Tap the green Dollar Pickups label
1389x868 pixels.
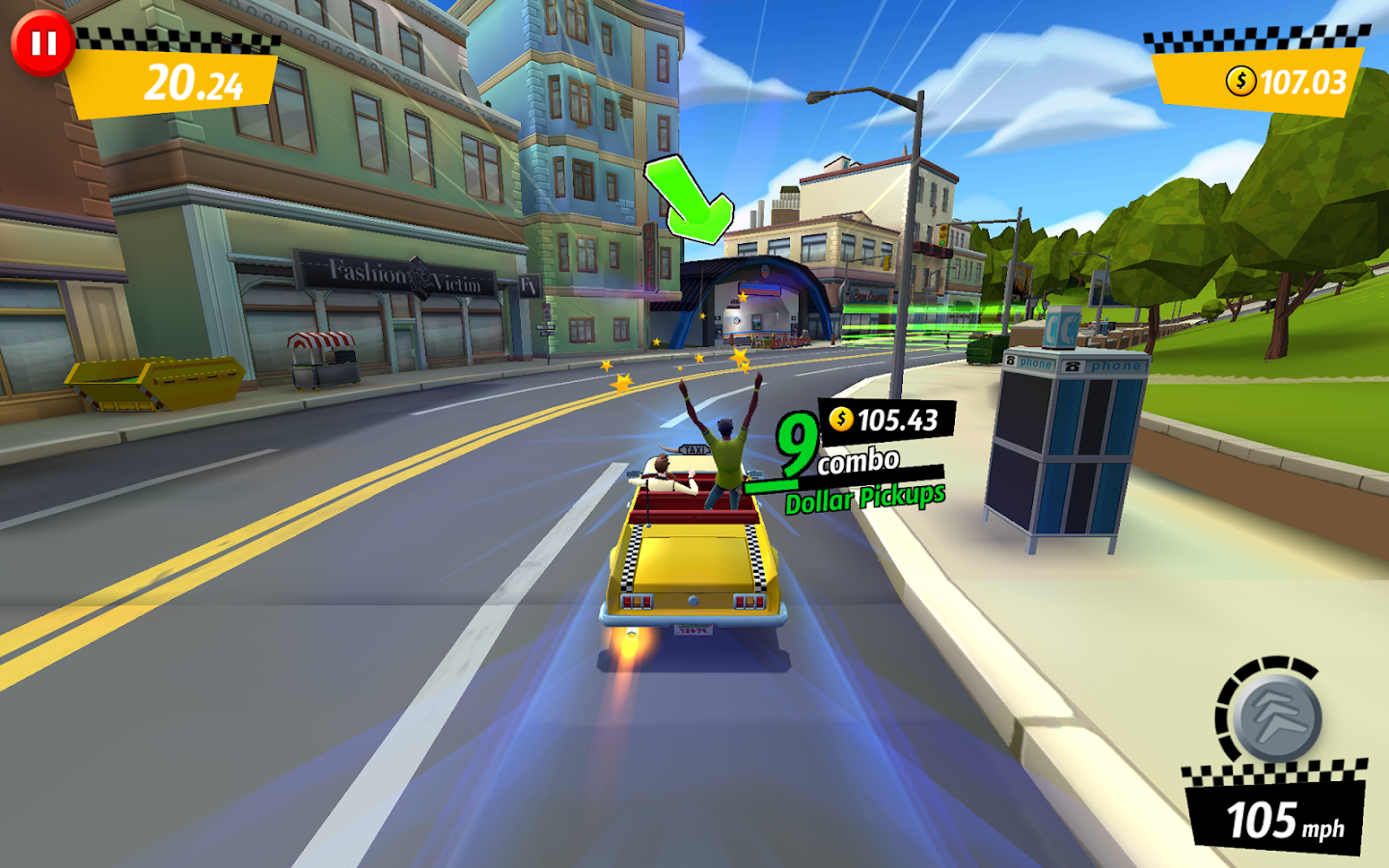coord(864,499)
